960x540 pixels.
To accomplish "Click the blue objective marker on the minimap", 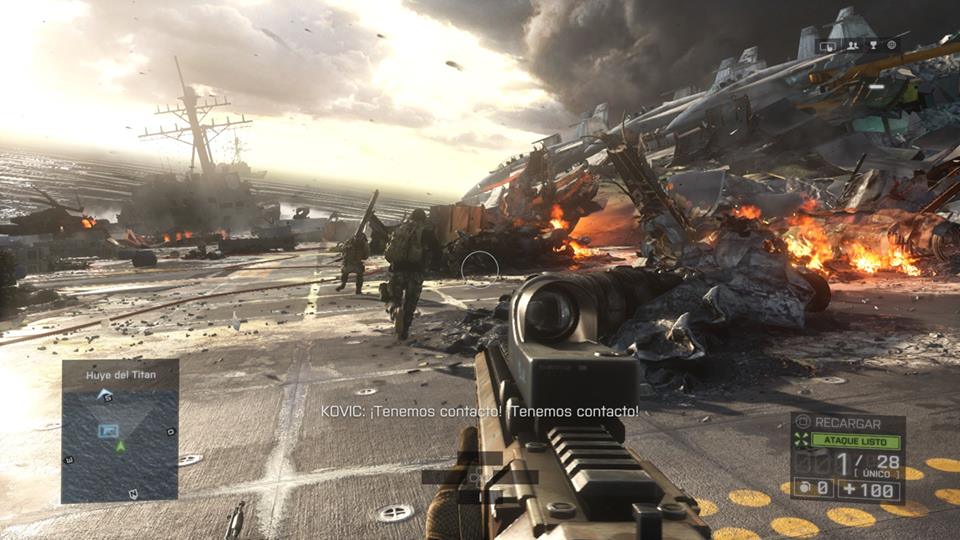I will [109, 430].
